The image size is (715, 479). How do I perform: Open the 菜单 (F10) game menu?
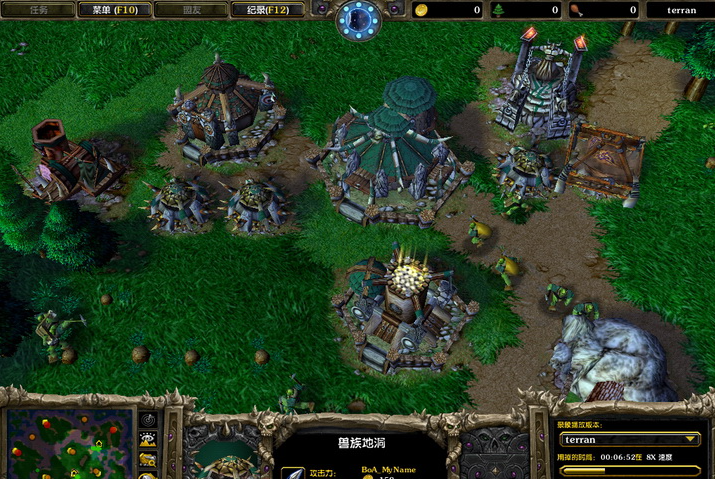[114, 10]
